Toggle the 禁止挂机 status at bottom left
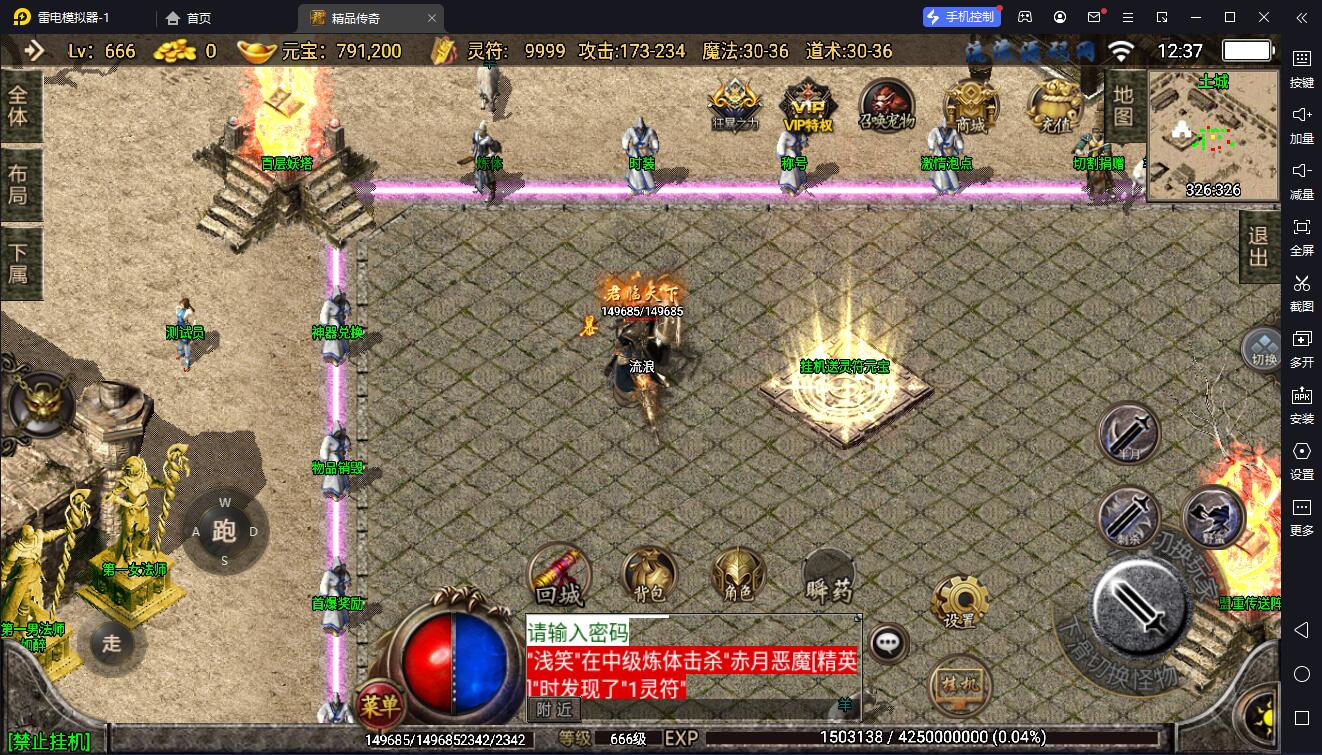This screenshot has width=1322, height=755. point(47,739)
